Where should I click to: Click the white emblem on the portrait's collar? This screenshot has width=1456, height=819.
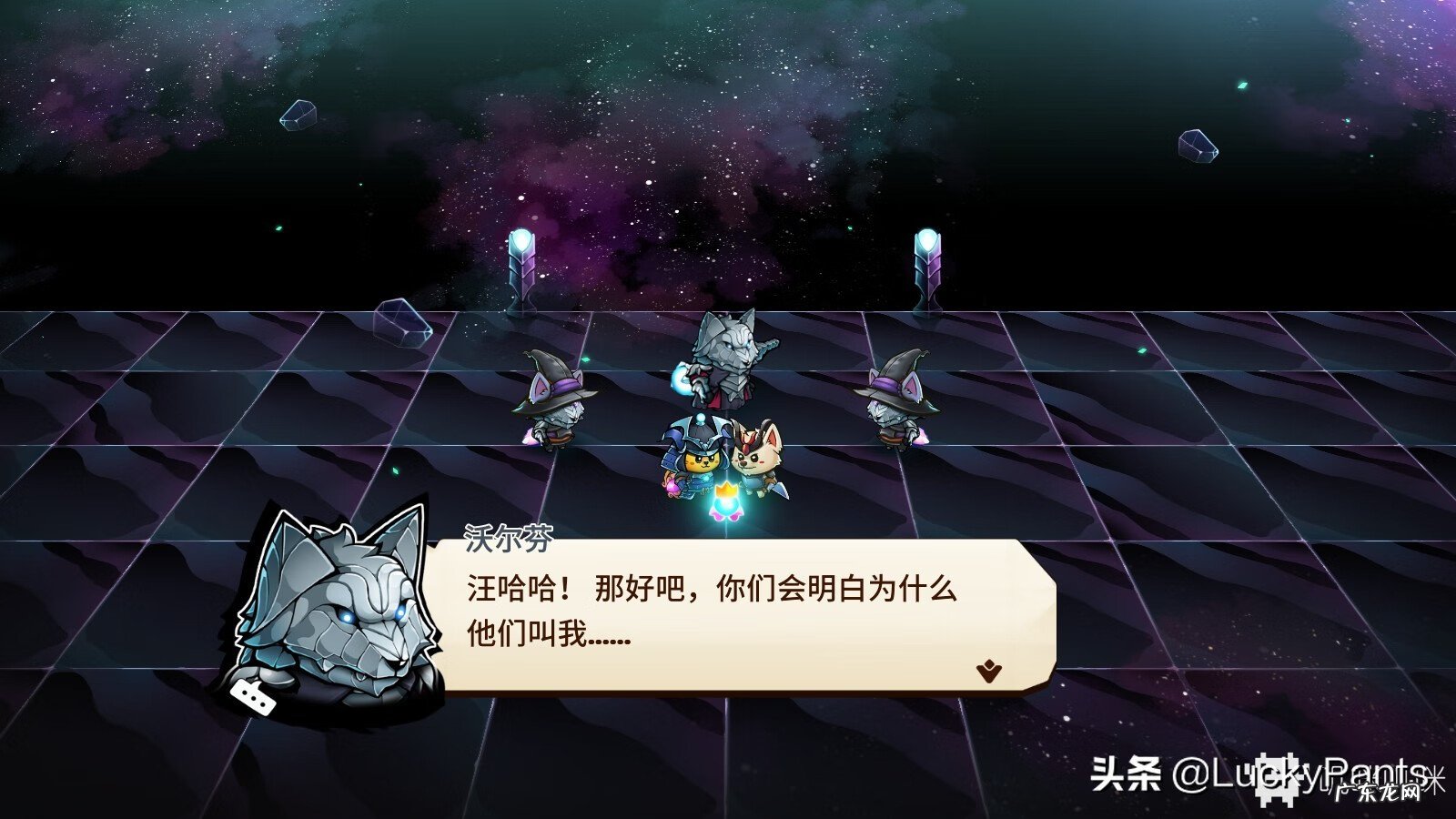[x=254, y=695]
